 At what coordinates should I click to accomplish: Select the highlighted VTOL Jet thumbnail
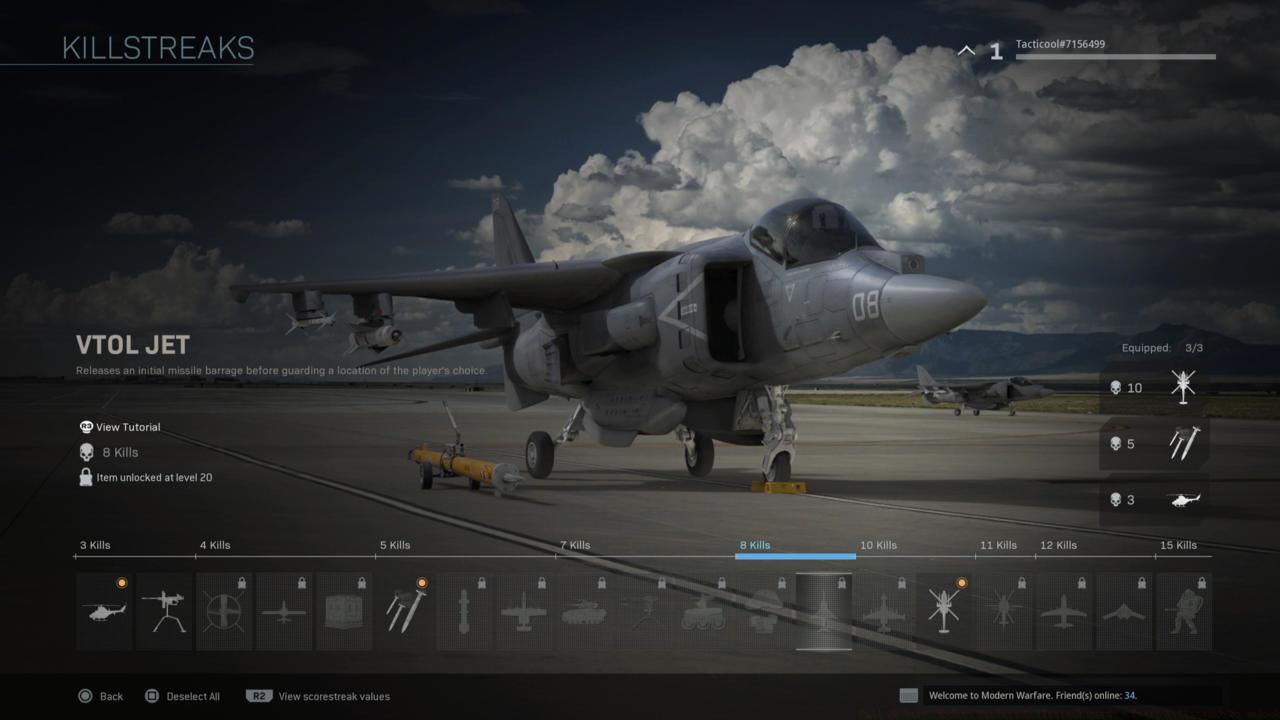point(823,610)
